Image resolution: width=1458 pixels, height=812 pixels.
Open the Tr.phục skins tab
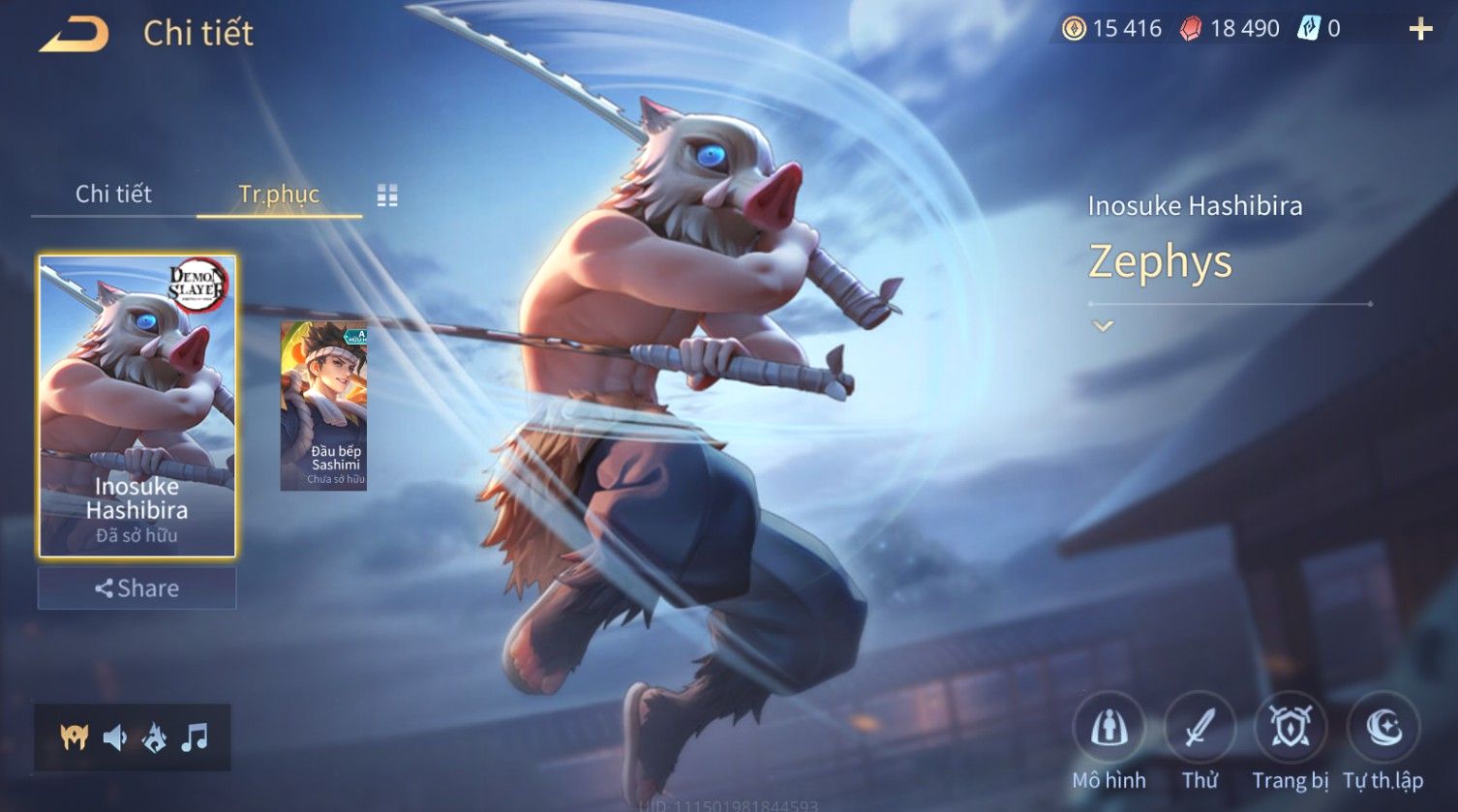[279, 195]
